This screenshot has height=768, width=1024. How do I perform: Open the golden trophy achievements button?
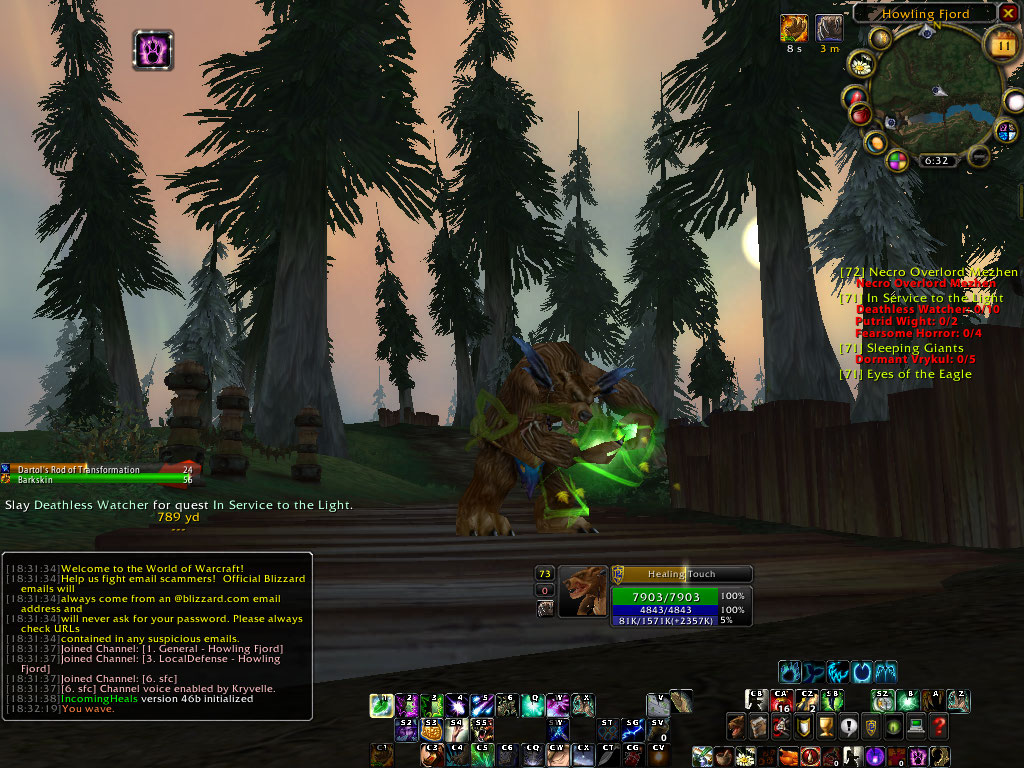[x=826, y=726]
